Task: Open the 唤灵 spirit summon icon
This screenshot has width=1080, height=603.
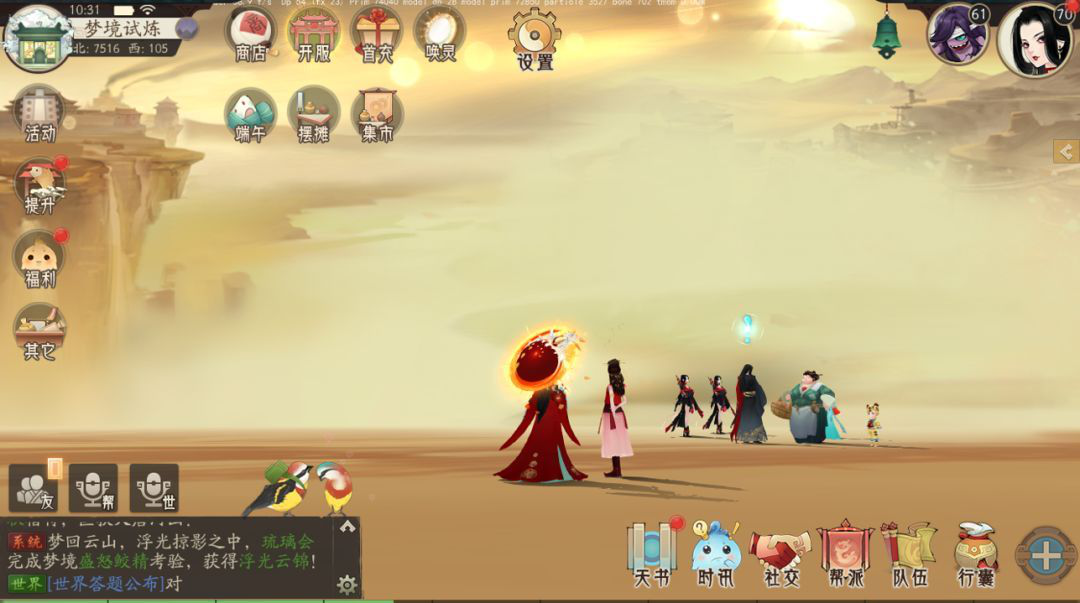Action: [439, 32]
